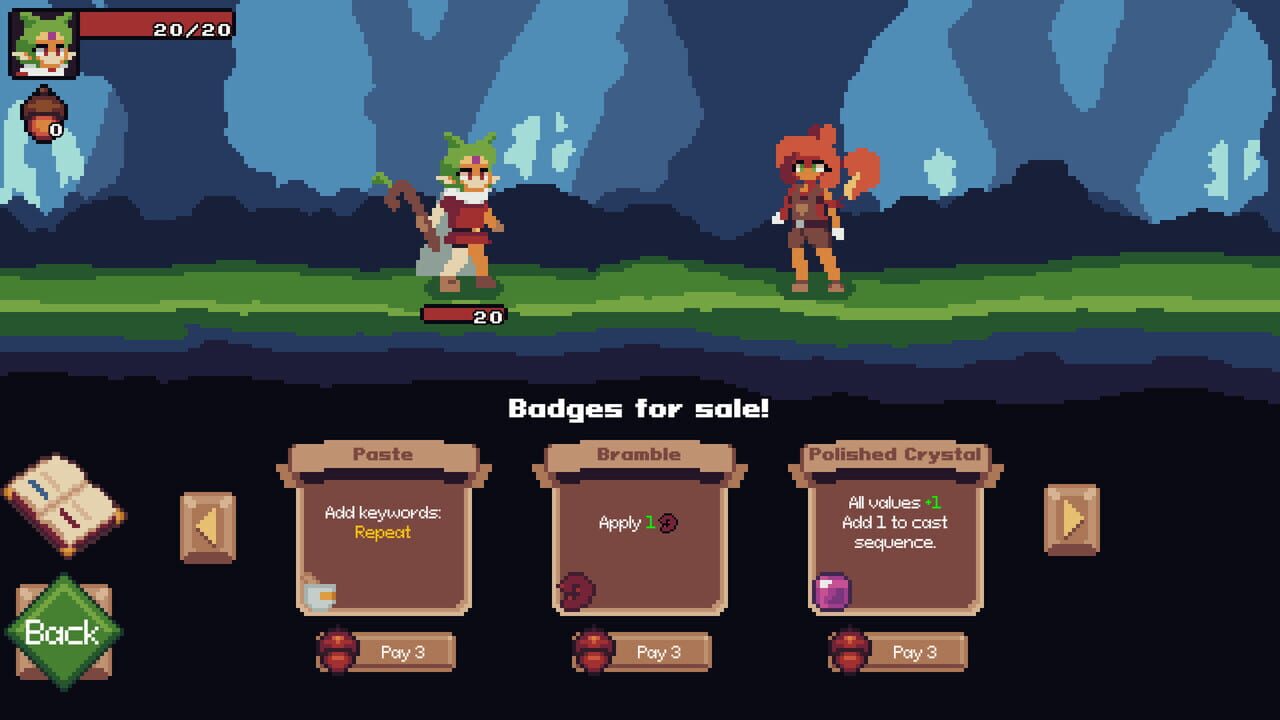
Task: Pay 3 acorns to buy the Bramble badge
Action: 658,651
